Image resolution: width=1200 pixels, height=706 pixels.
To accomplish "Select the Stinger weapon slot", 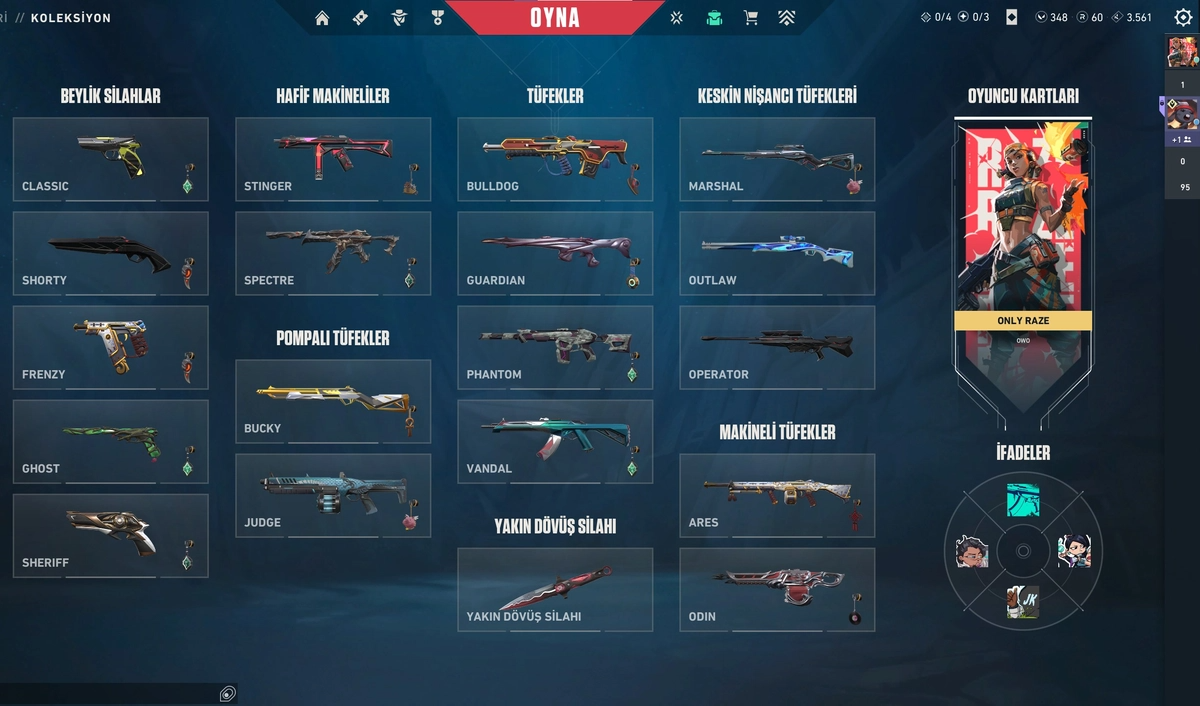I will pyautogui.click(x=333, y=158).
